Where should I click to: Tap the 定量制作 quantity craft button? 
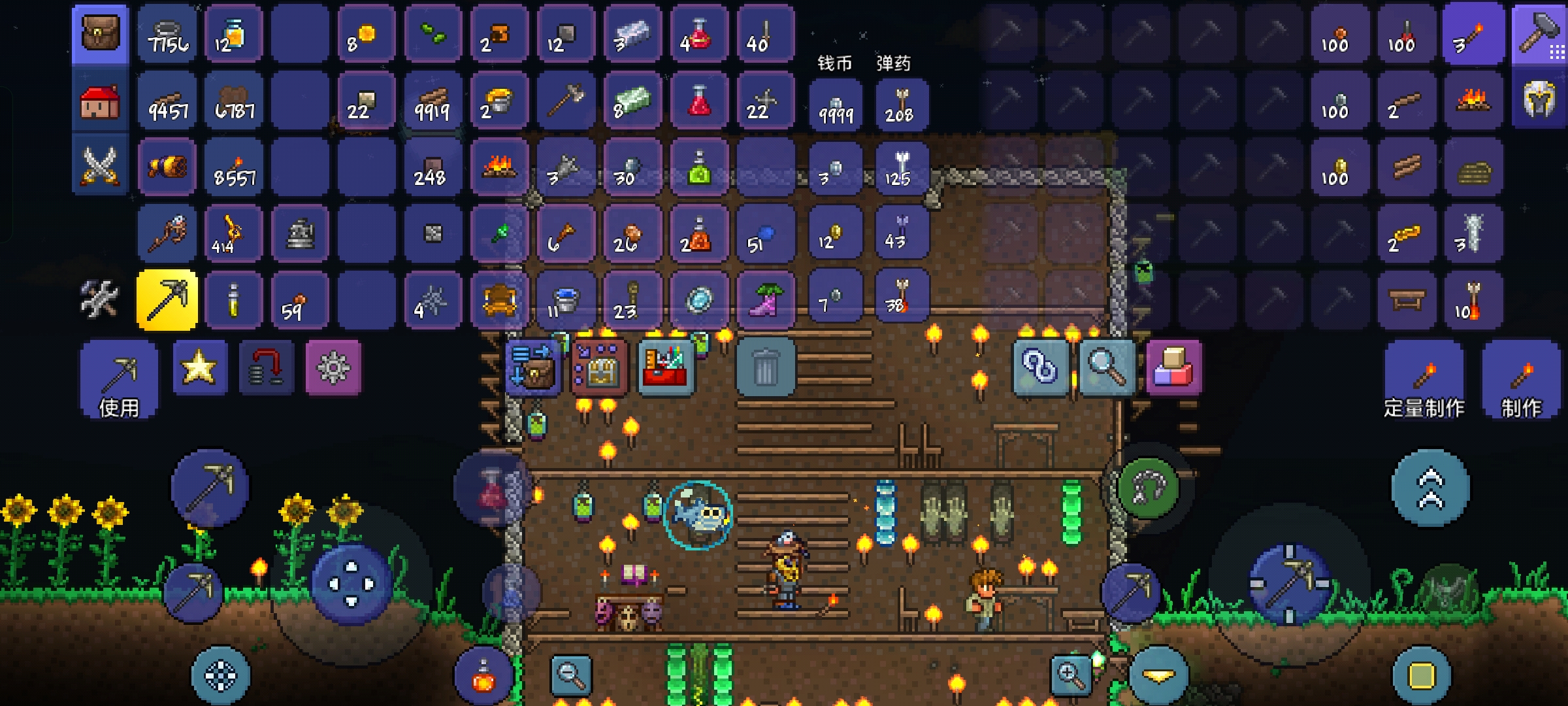[1424, 380]
